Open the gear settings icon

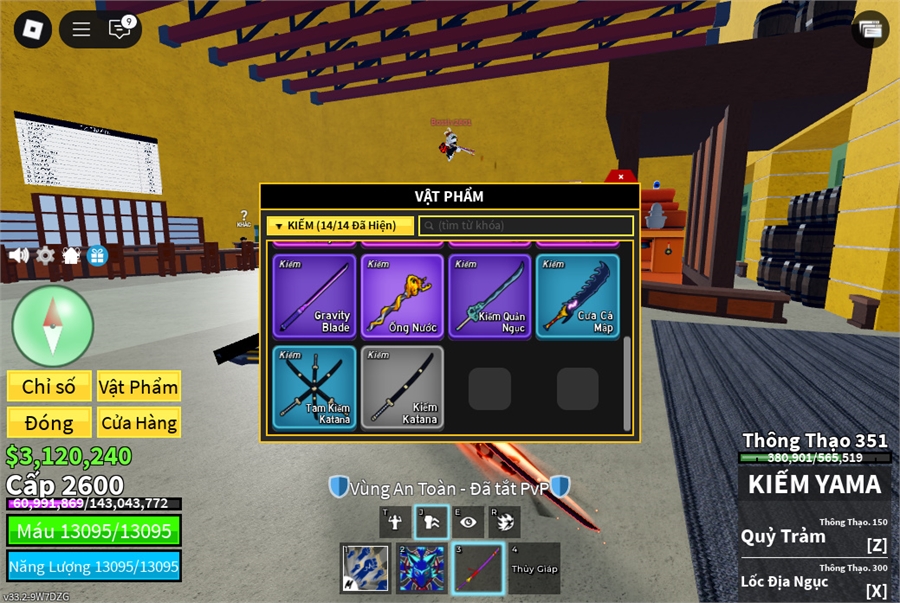pyautogui.click(x=45, y=255)
